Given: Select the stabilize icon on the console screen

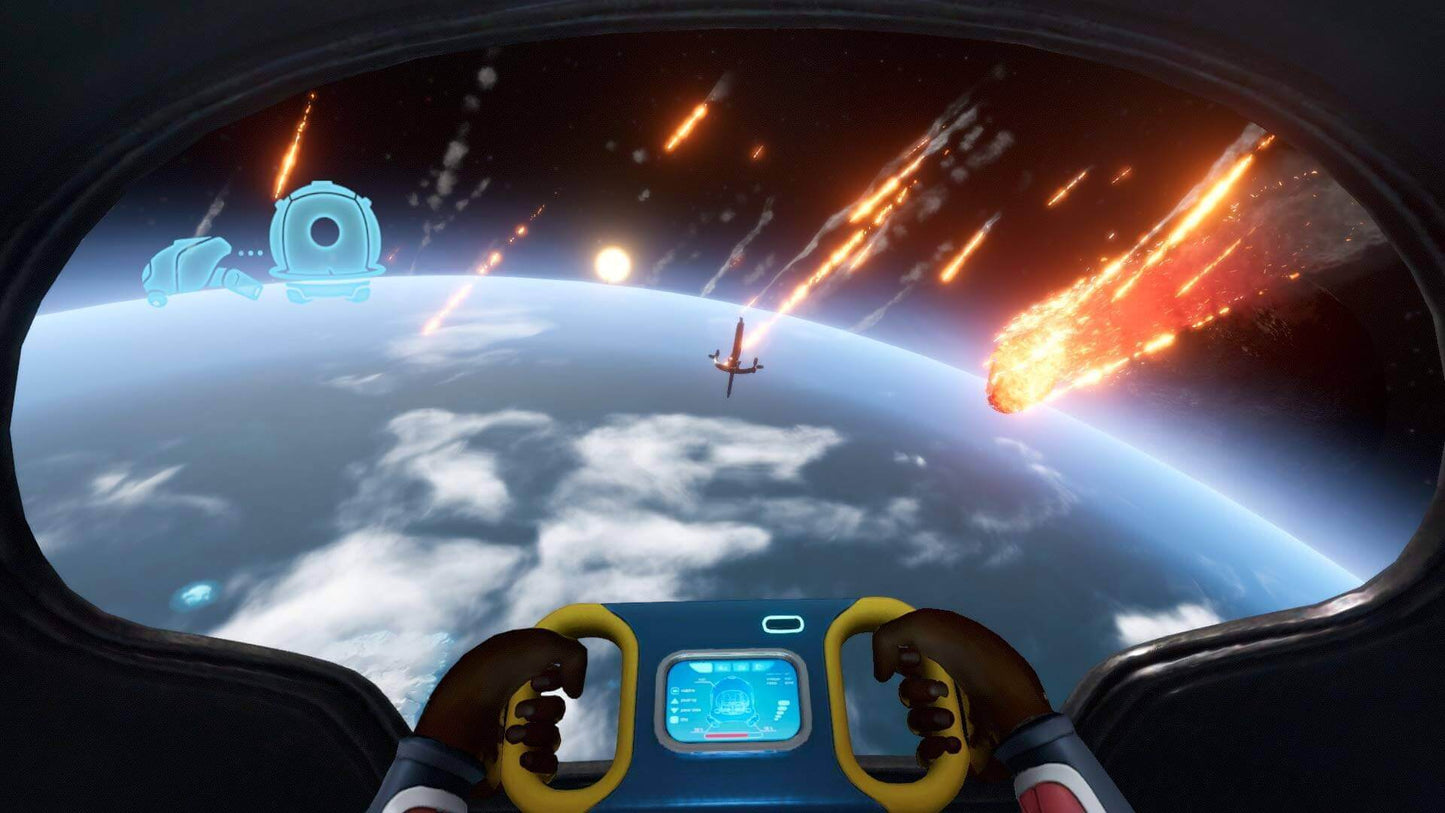Looking at the screenshot, I should click(x=674, y=690).
